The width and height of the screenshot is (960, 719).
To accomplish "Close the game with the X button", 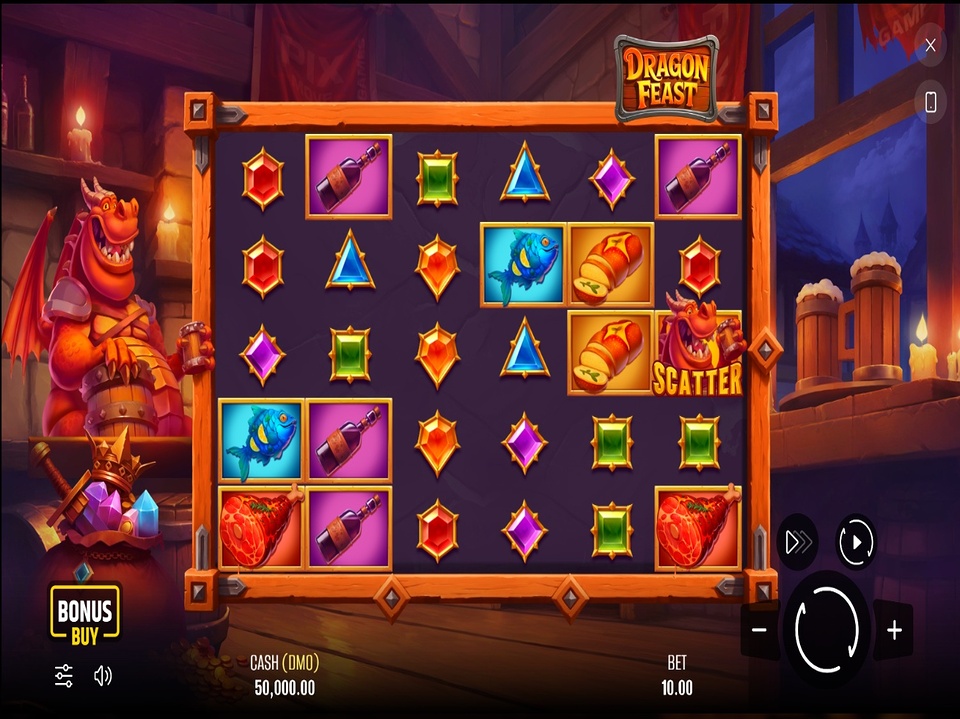I will (x=930, y=45).
